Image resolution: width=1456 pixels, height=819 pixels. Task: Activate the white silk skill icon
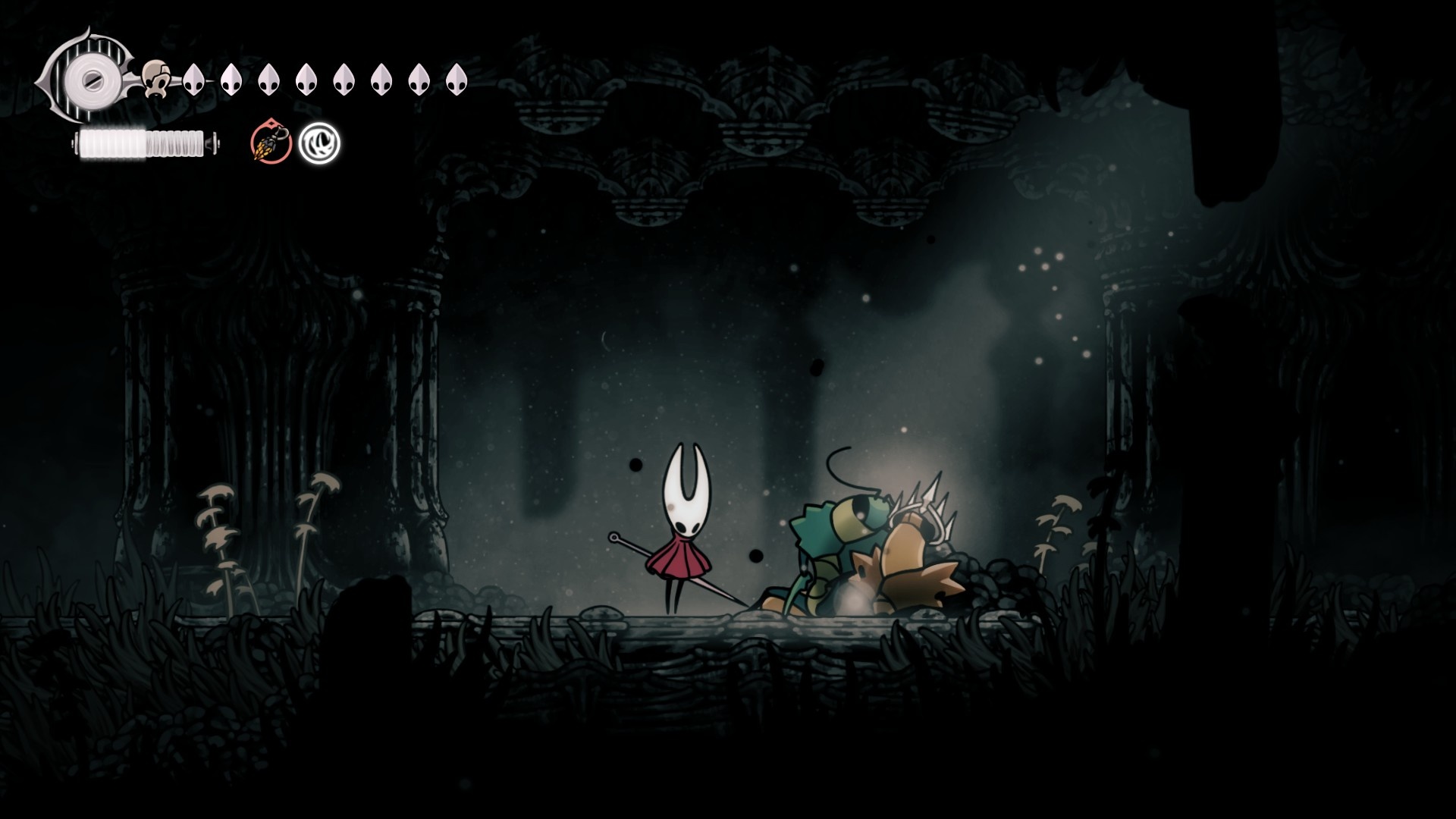pyautogui.click(x=319, y=143)
